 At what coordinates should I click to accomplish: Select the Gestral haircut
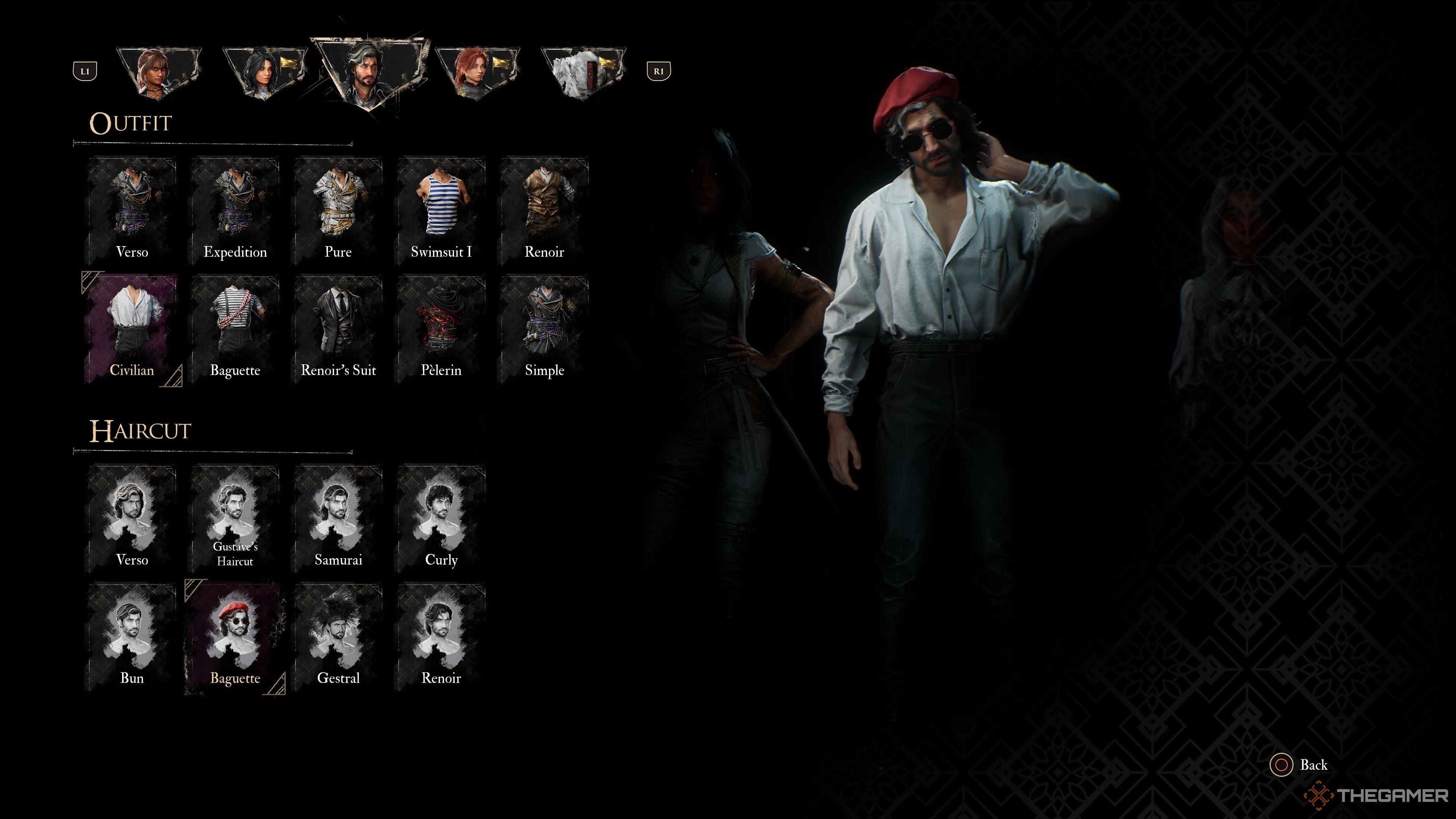tap(339, 633)
